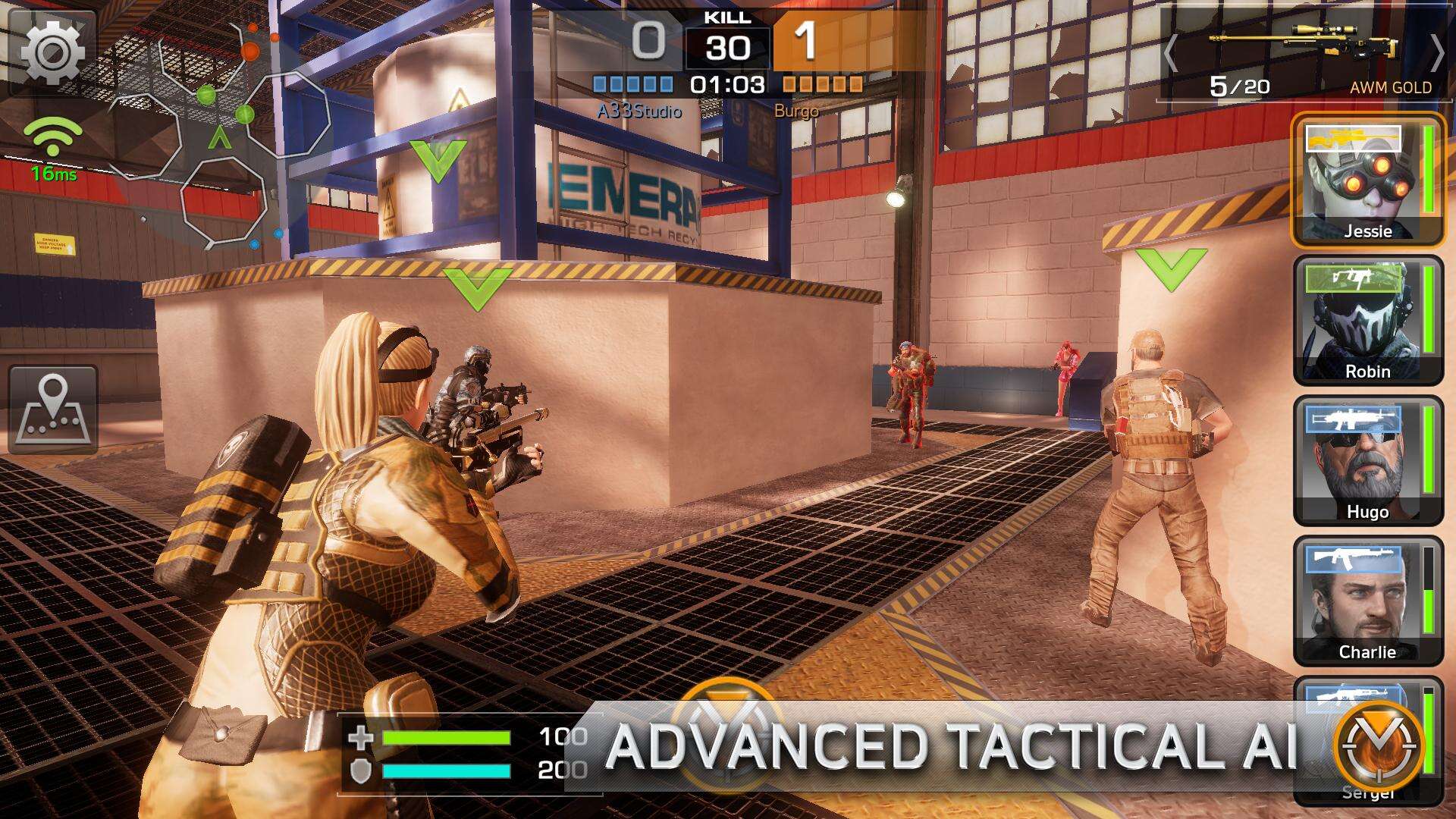Choose Hugo's squad portrait

coord(1367,461)
